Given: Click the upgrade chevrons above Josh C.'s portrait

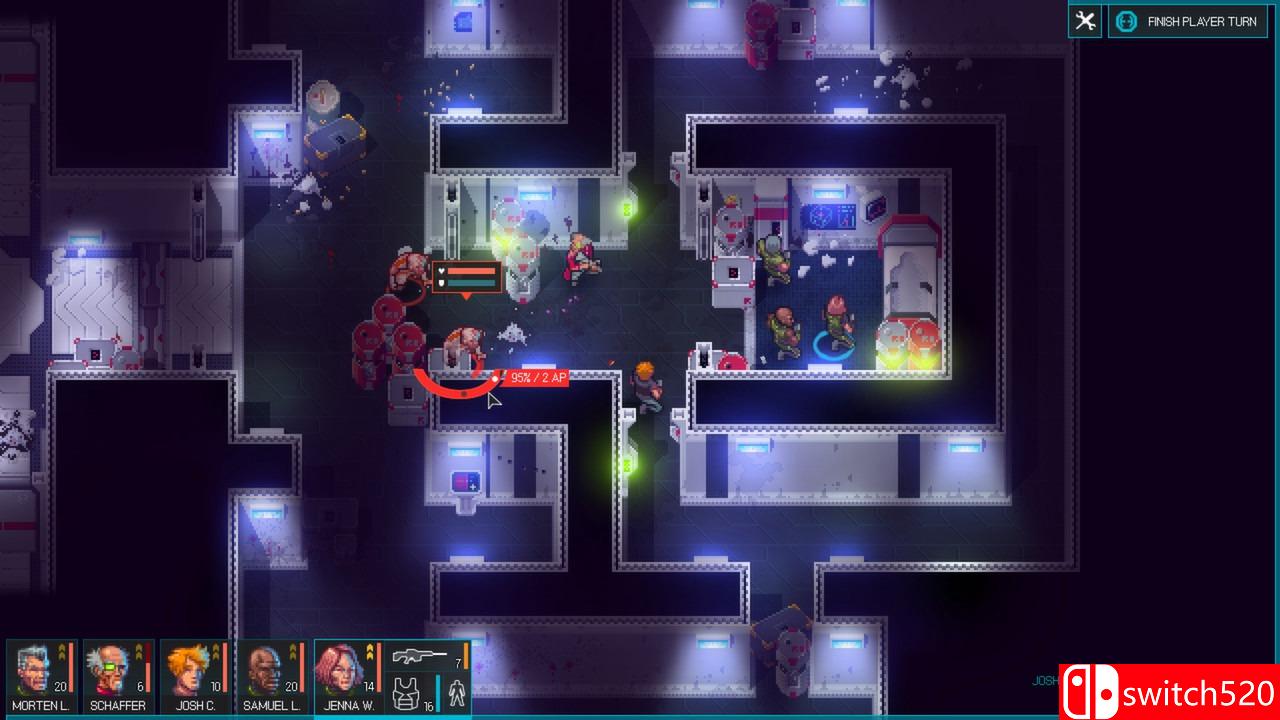Looking at the screenshot, I should click(215, 652).
